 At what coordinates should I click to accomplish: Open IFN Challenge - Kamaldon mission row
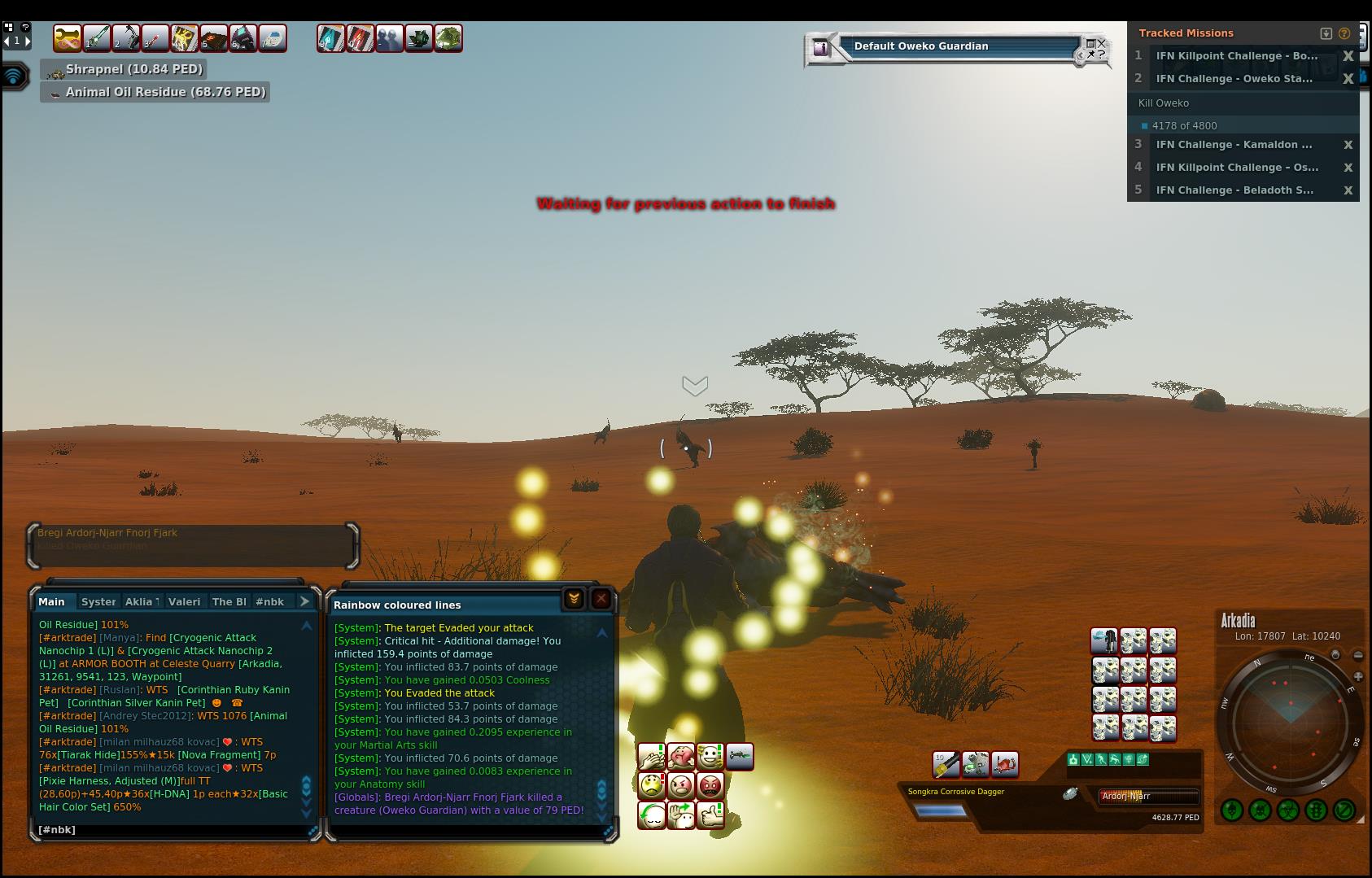pyautogui.click(x=1234, y=145)
